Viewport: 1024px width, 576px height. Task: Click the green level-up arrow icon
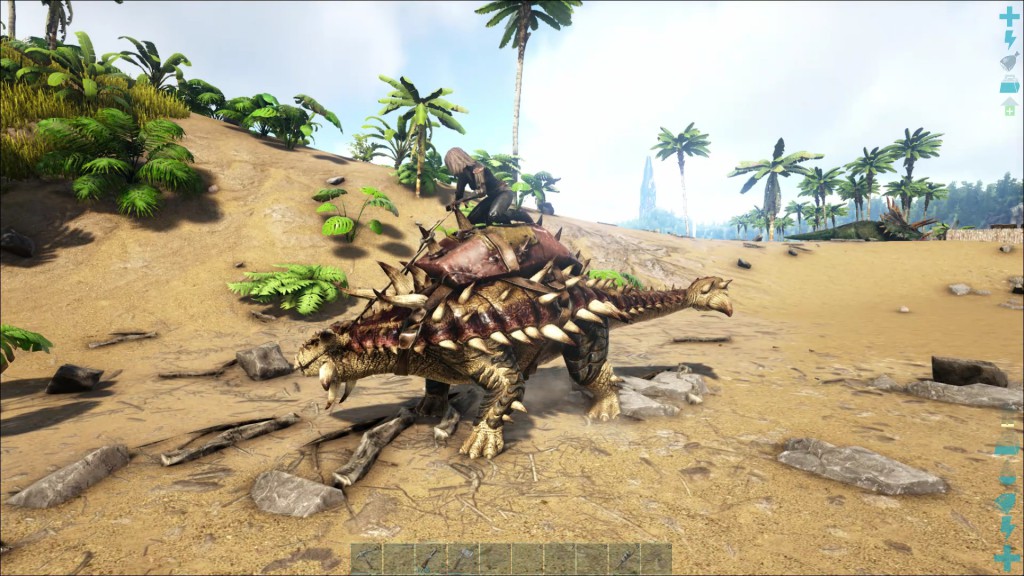tap(1009, 106)
